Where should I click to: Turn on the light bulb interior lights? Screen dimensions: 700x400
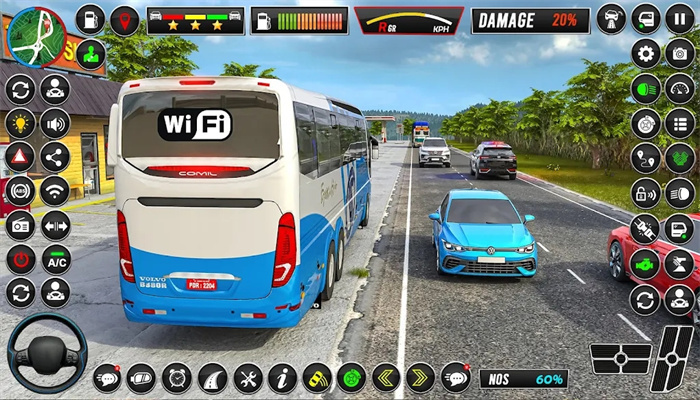20,123
